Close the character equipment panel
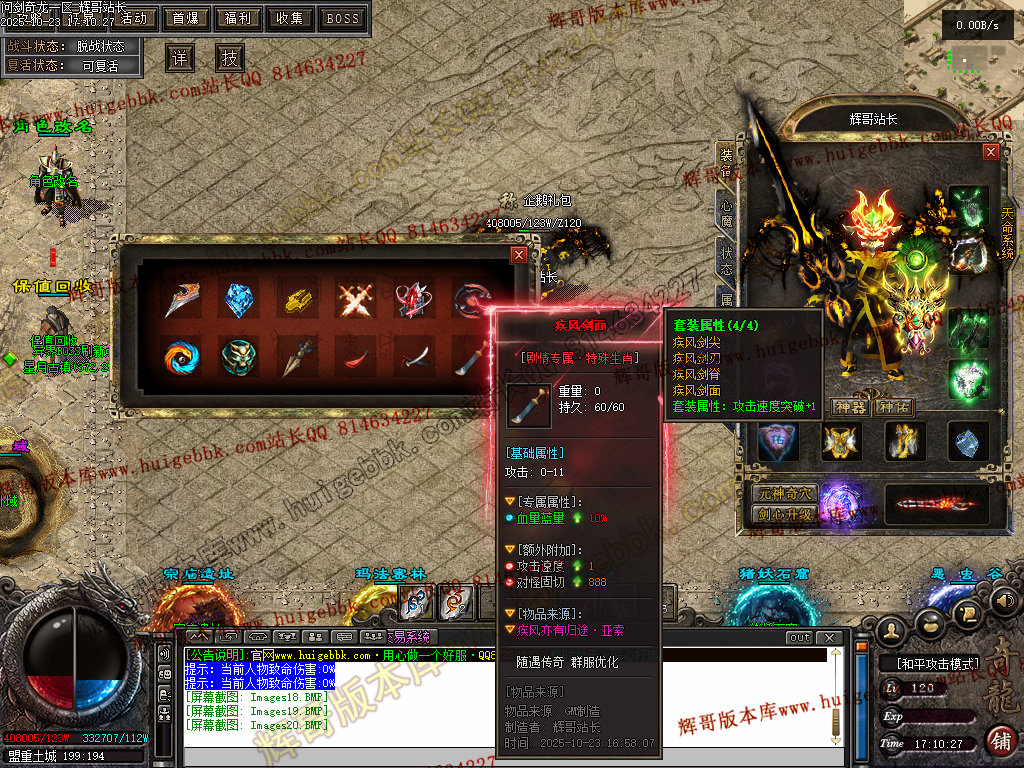 [x=991, y=152]
